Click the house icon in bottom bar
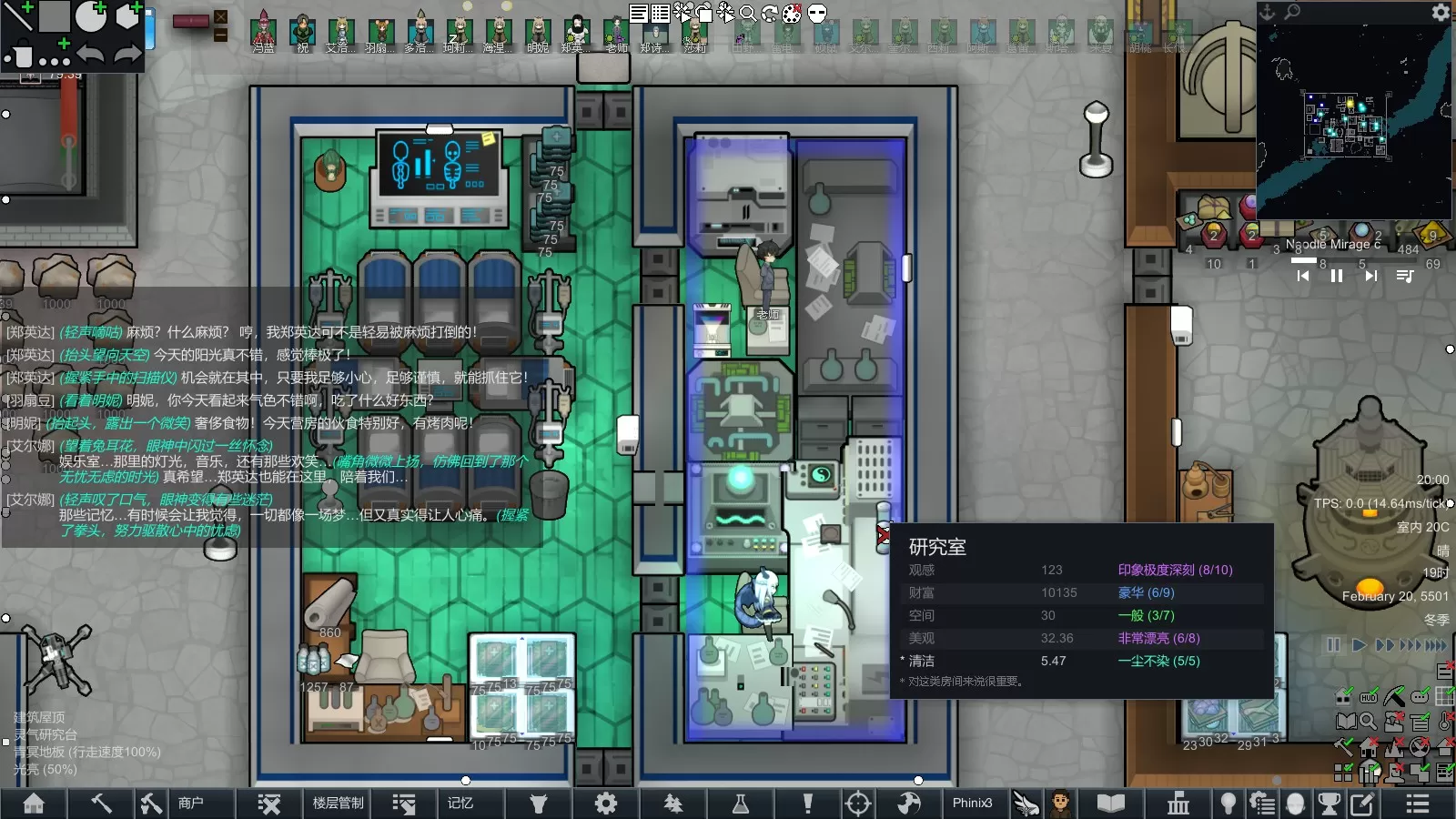This screenshot has height=819, width=1456. pos(34,803)
